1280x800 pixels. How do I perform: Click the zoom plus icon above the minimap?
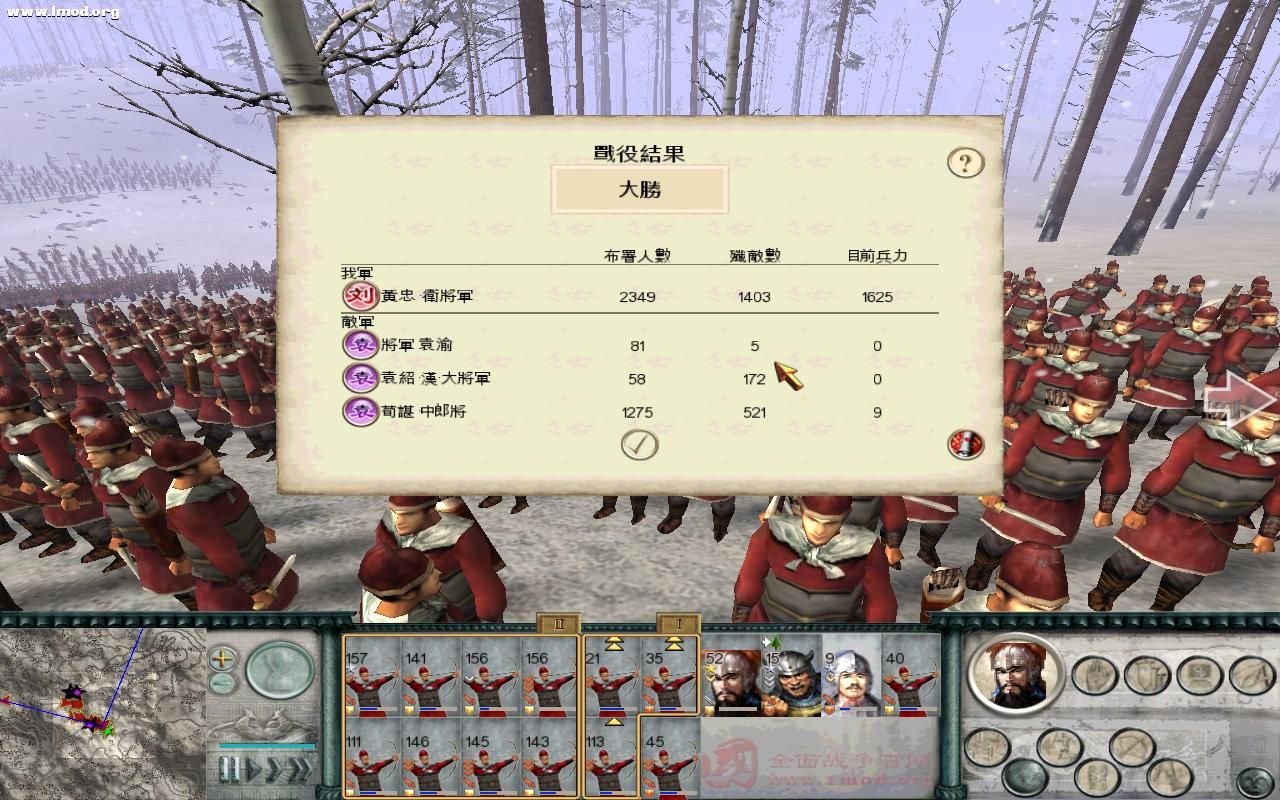[220, 660]
